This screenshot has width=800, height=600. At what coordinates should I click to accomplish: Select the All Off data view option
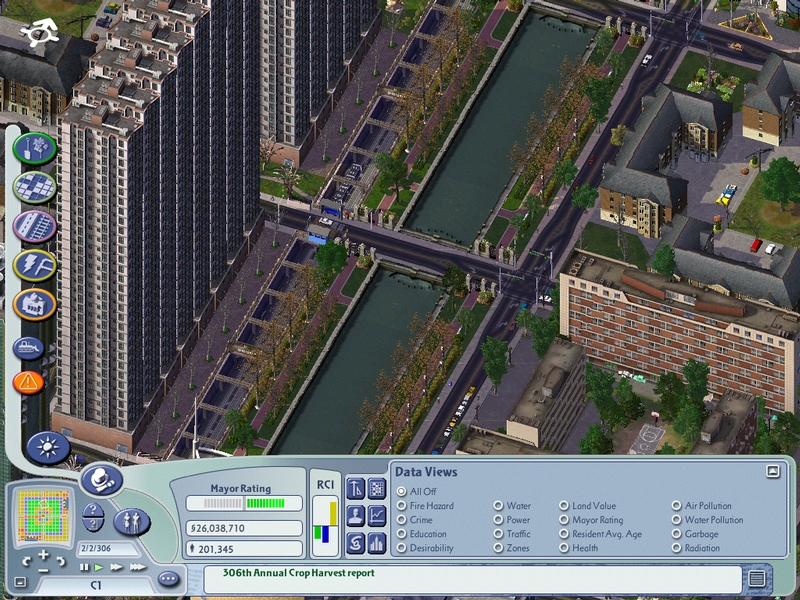tap(402, 491)
